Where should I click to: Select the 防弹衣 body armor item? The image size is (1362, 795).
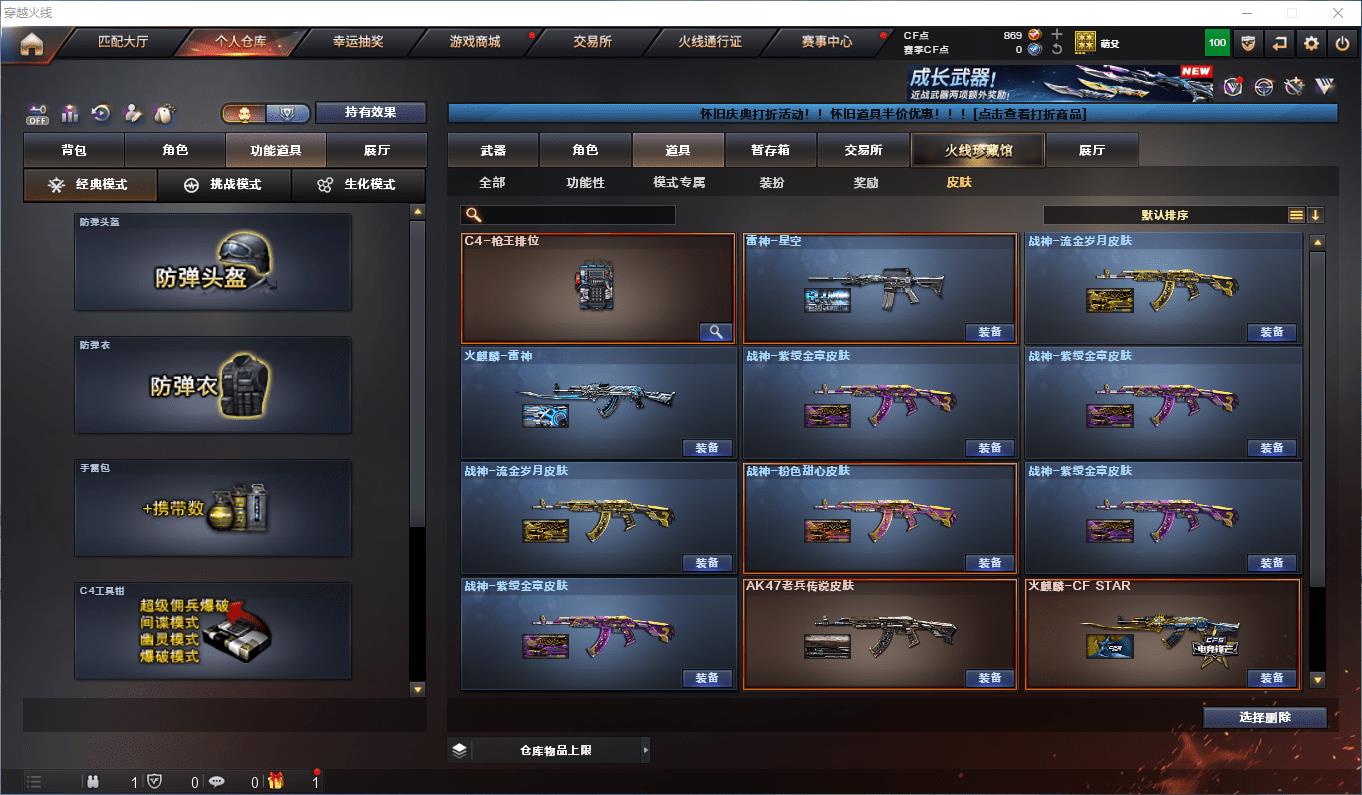213,385
